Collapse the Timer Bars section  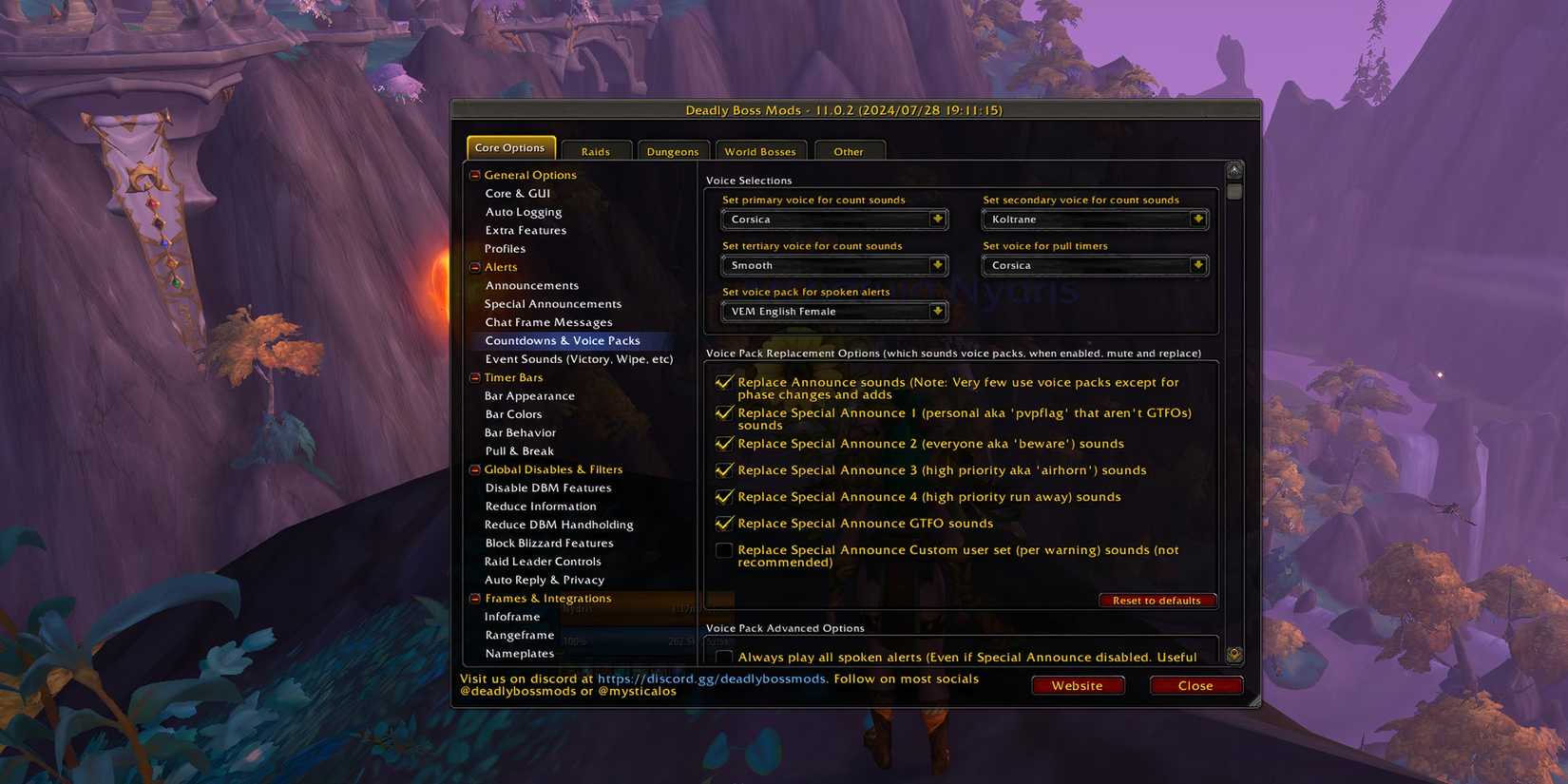coord(473,377)
